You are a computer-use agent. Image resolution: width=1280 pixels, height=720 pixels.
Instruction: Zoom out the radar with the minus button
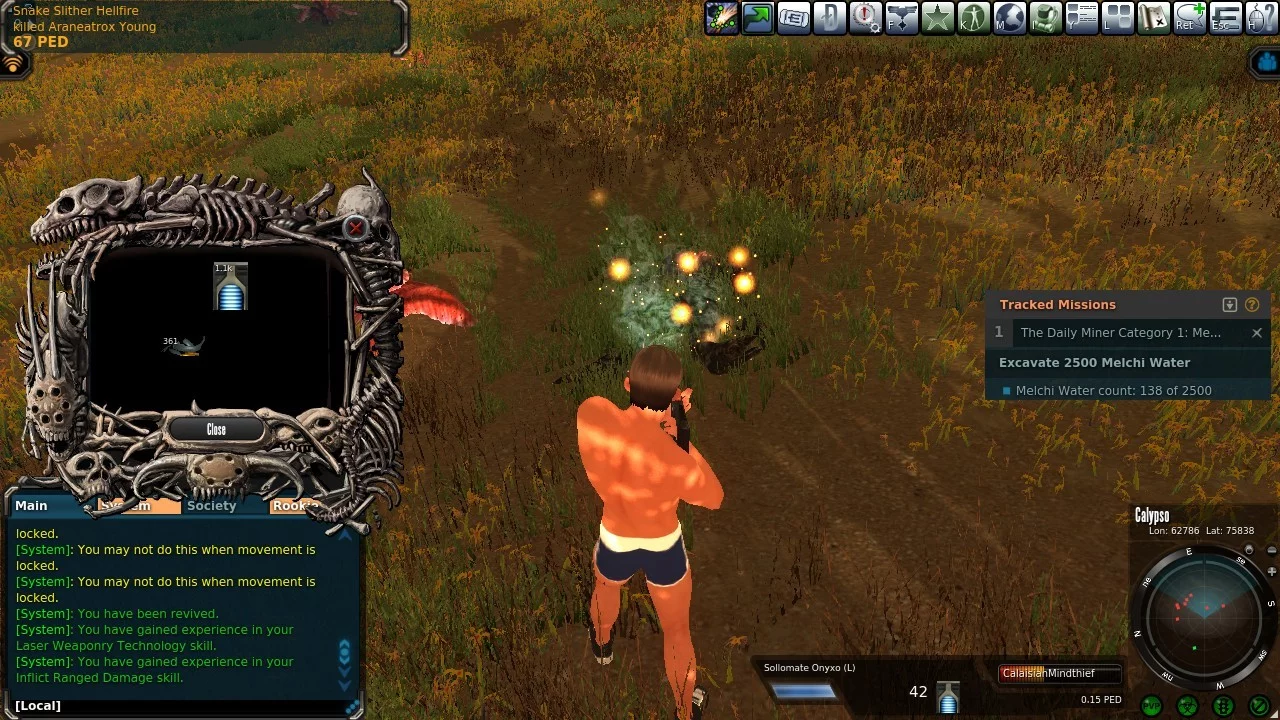[1271, 550]
